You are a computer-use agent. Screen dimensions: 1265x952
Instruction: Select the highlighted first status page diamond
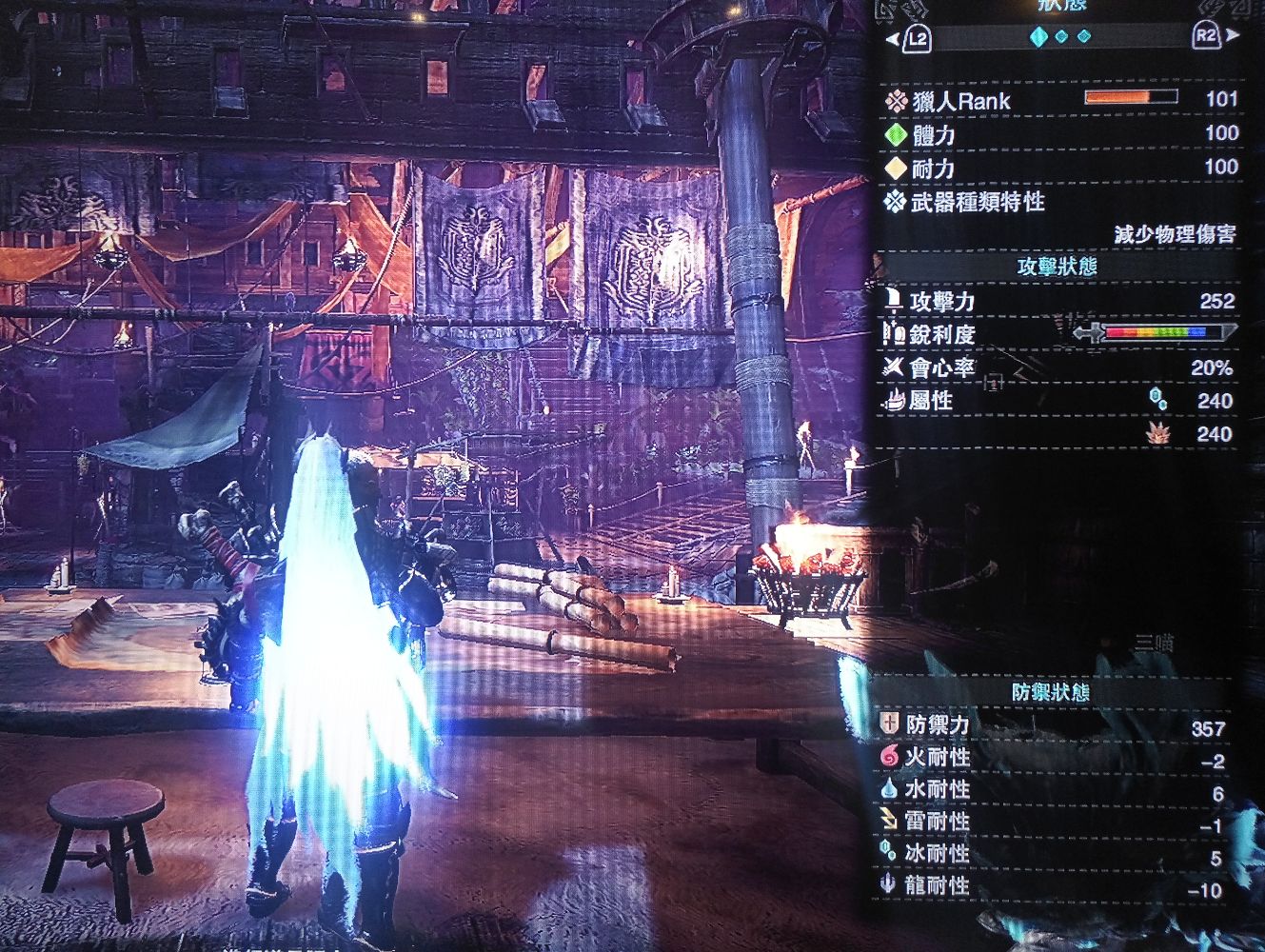[1038, 37]
